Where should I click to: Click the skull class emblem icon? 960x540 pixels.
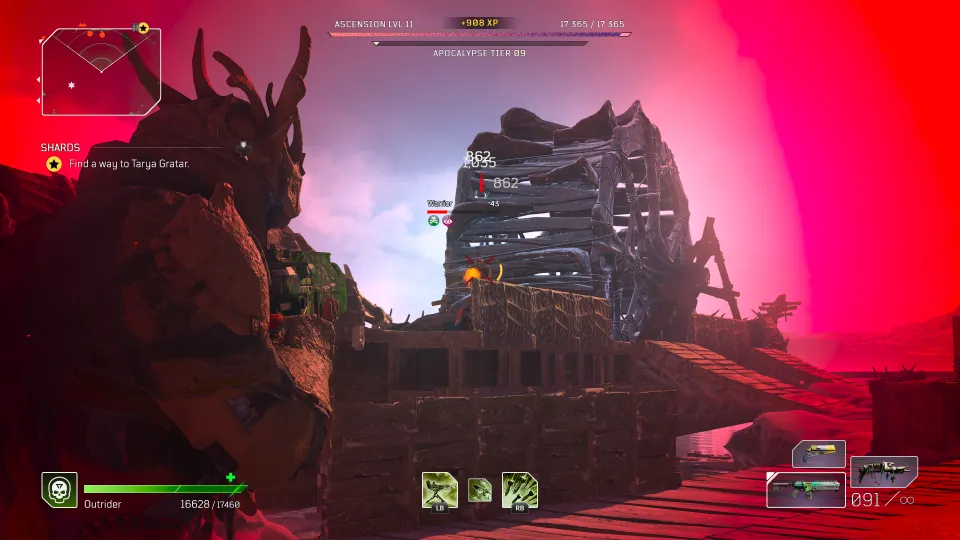point(59,489)
